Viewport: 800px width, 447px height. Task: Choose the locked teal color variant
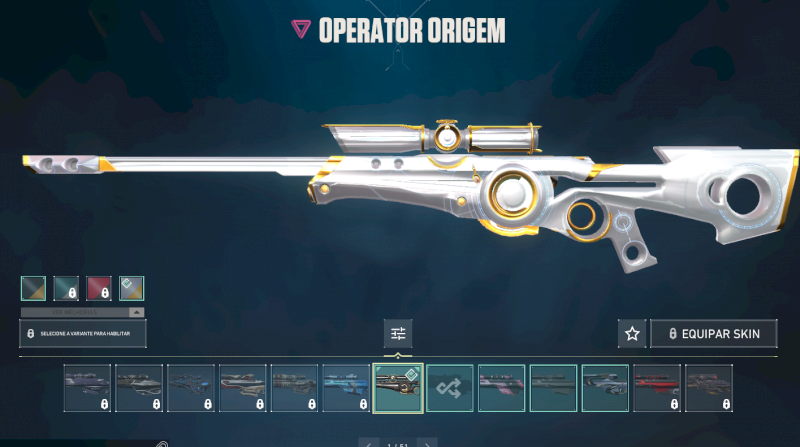click(66, 288)
